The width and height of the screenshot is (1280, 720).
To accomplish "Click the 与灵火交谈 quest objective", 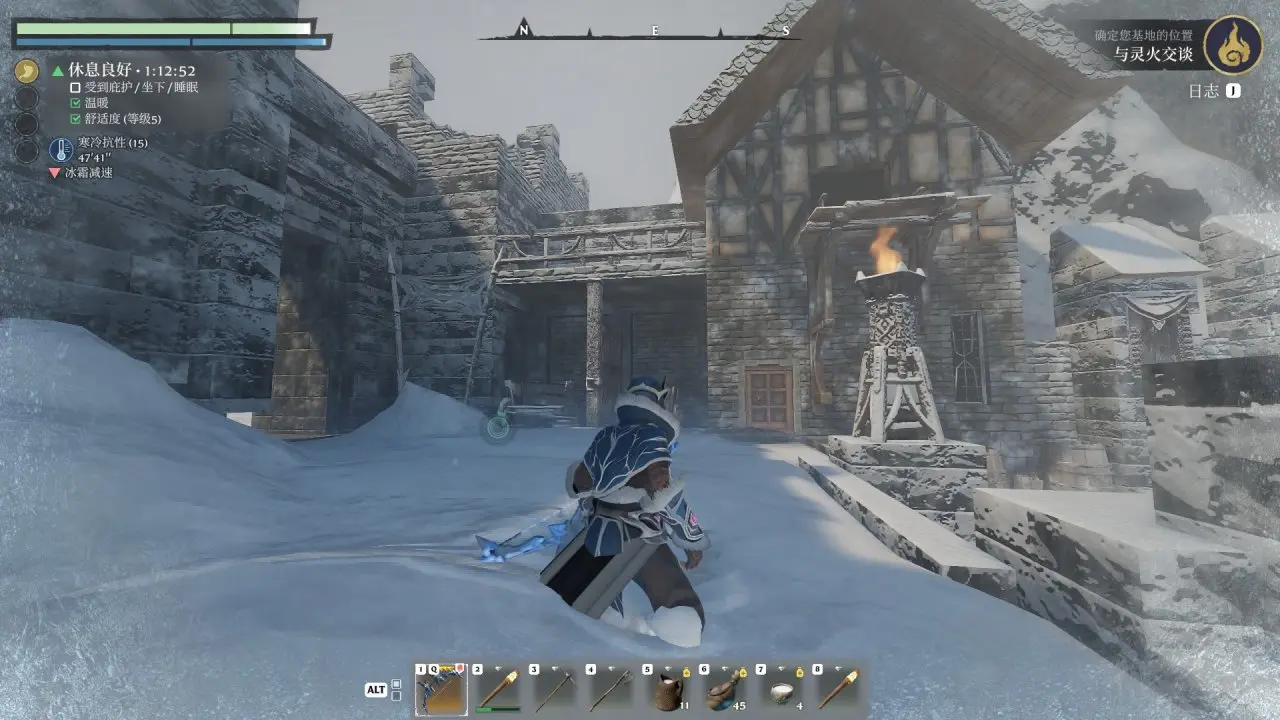I will (x=1157, y=56).
